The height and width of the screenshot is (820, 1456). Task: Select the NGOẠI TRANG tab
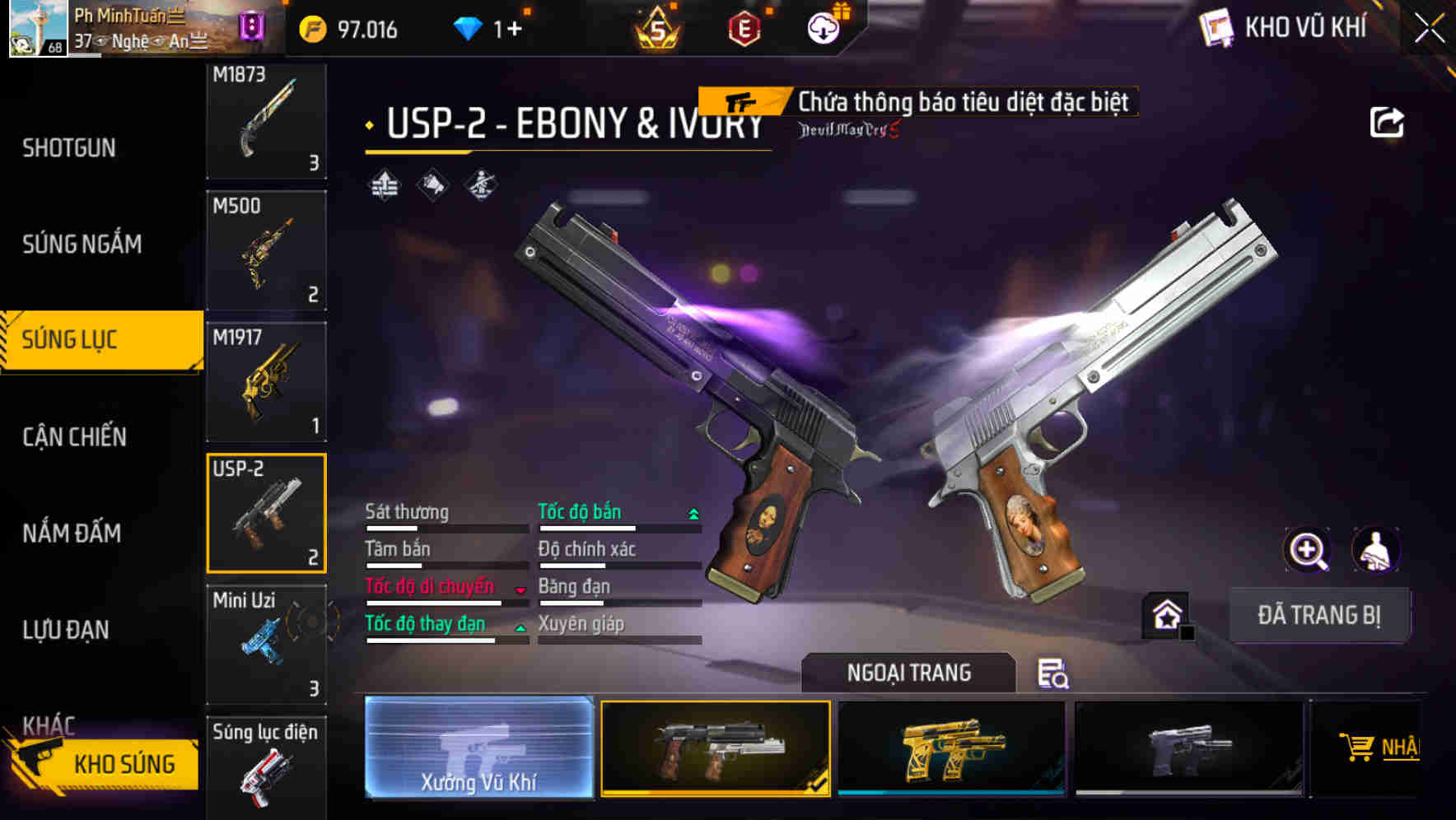[x=909, y=672]
